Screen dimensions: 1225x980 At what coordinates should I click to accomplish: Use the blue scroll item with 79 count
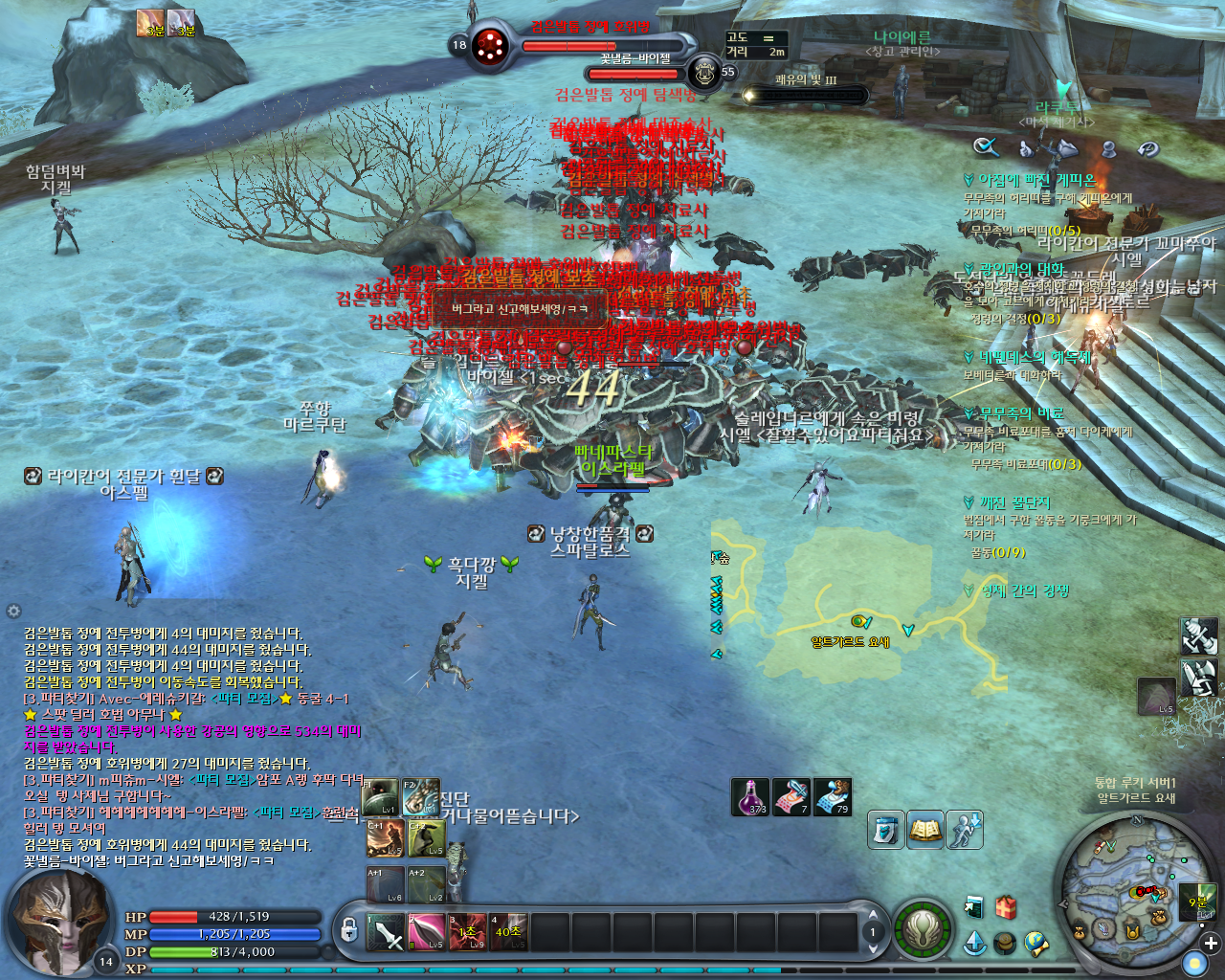pos(833,796)
